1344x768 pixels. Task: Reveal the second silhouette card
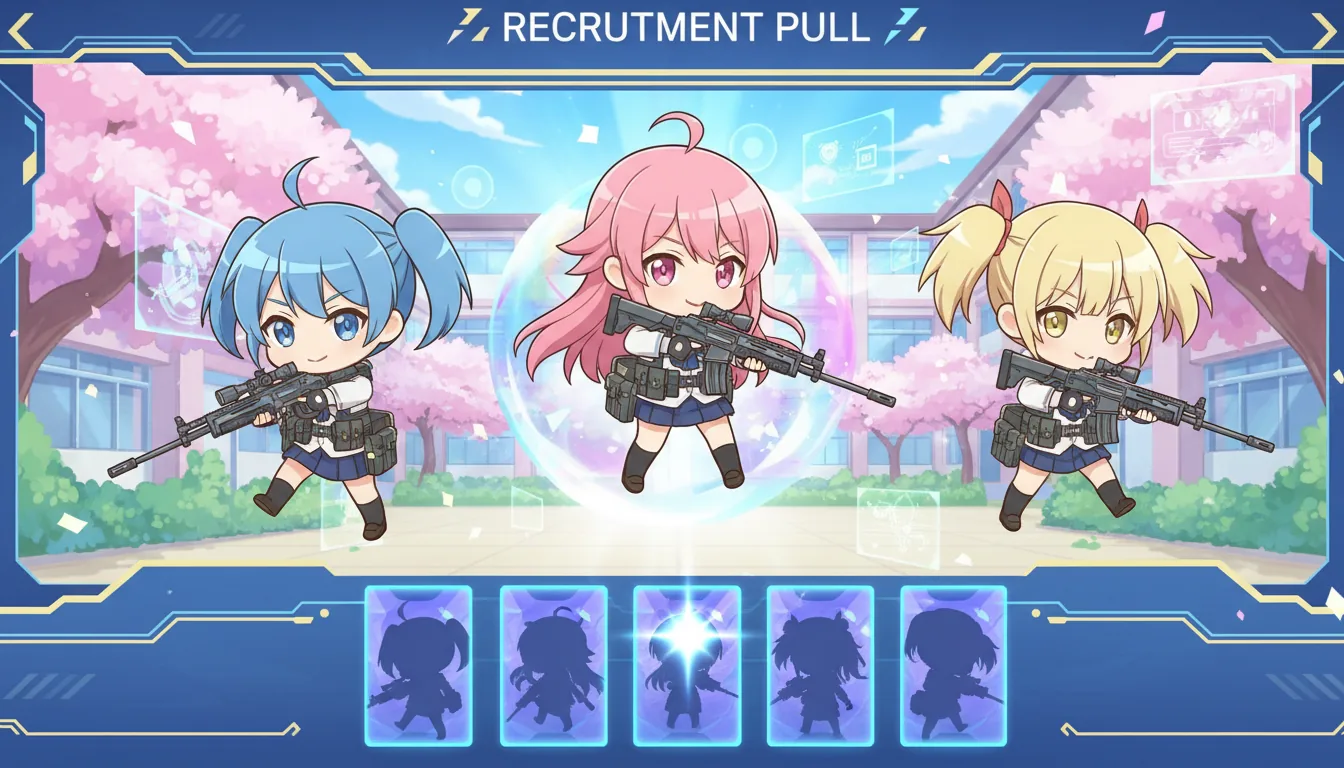coord(551,665)
